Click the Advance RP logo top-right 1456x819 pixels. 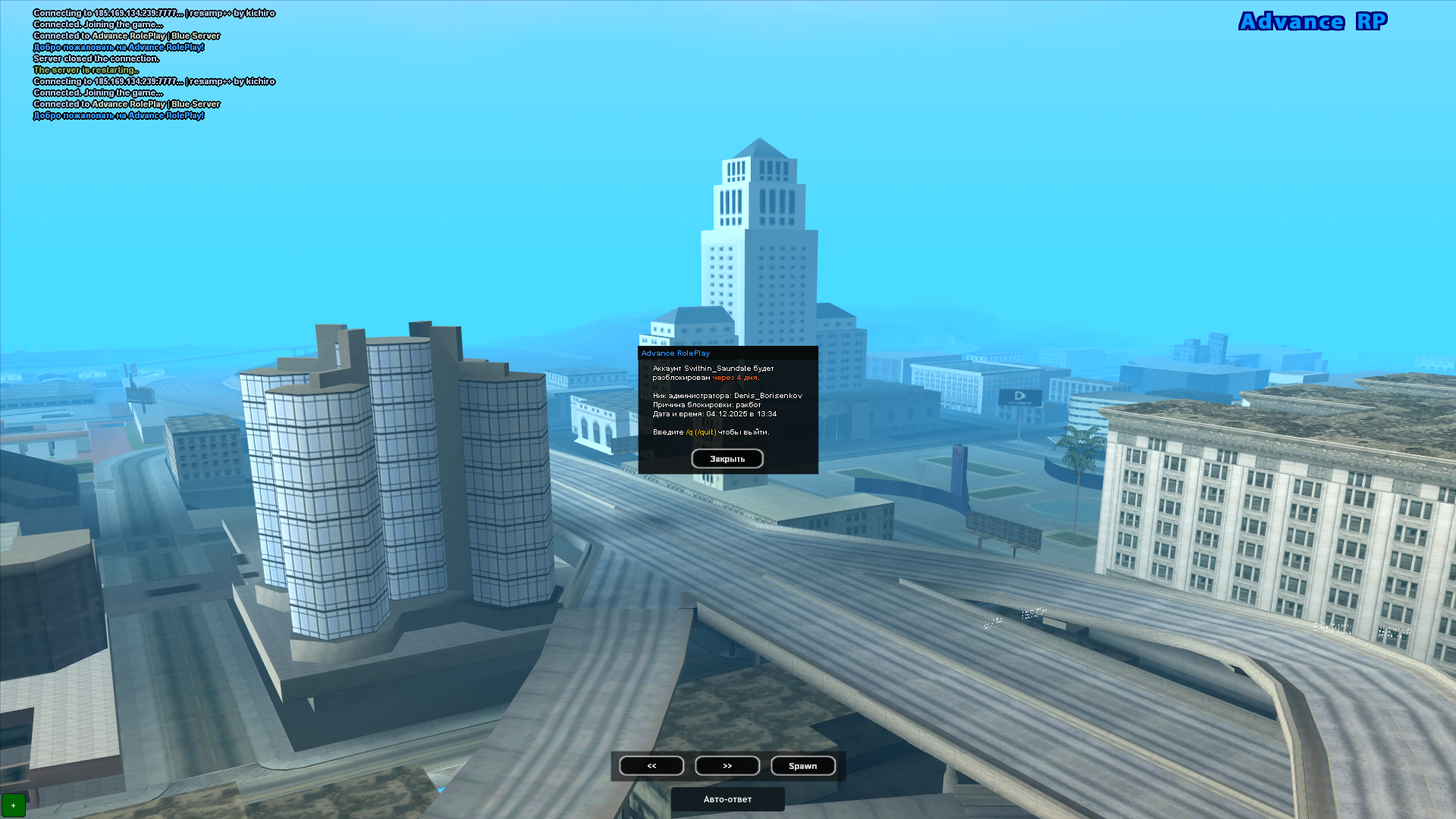point(1311,22)
